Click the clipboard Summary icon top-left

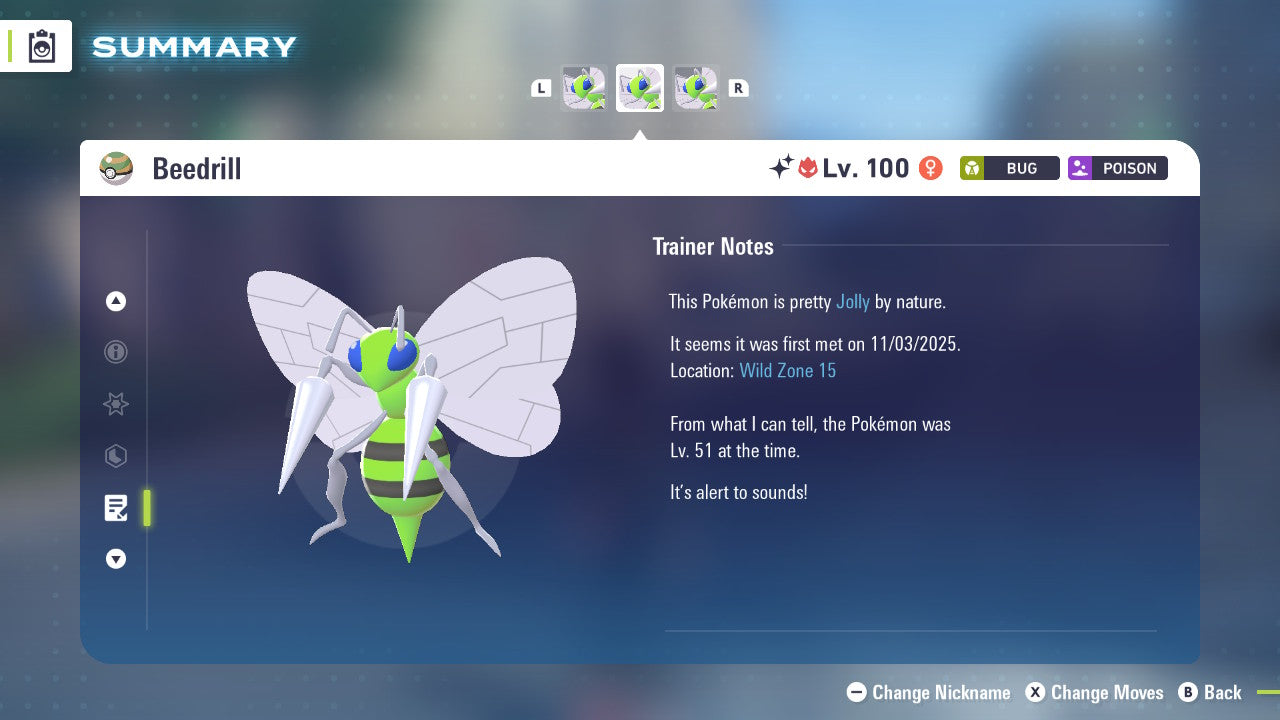[40, 46]
